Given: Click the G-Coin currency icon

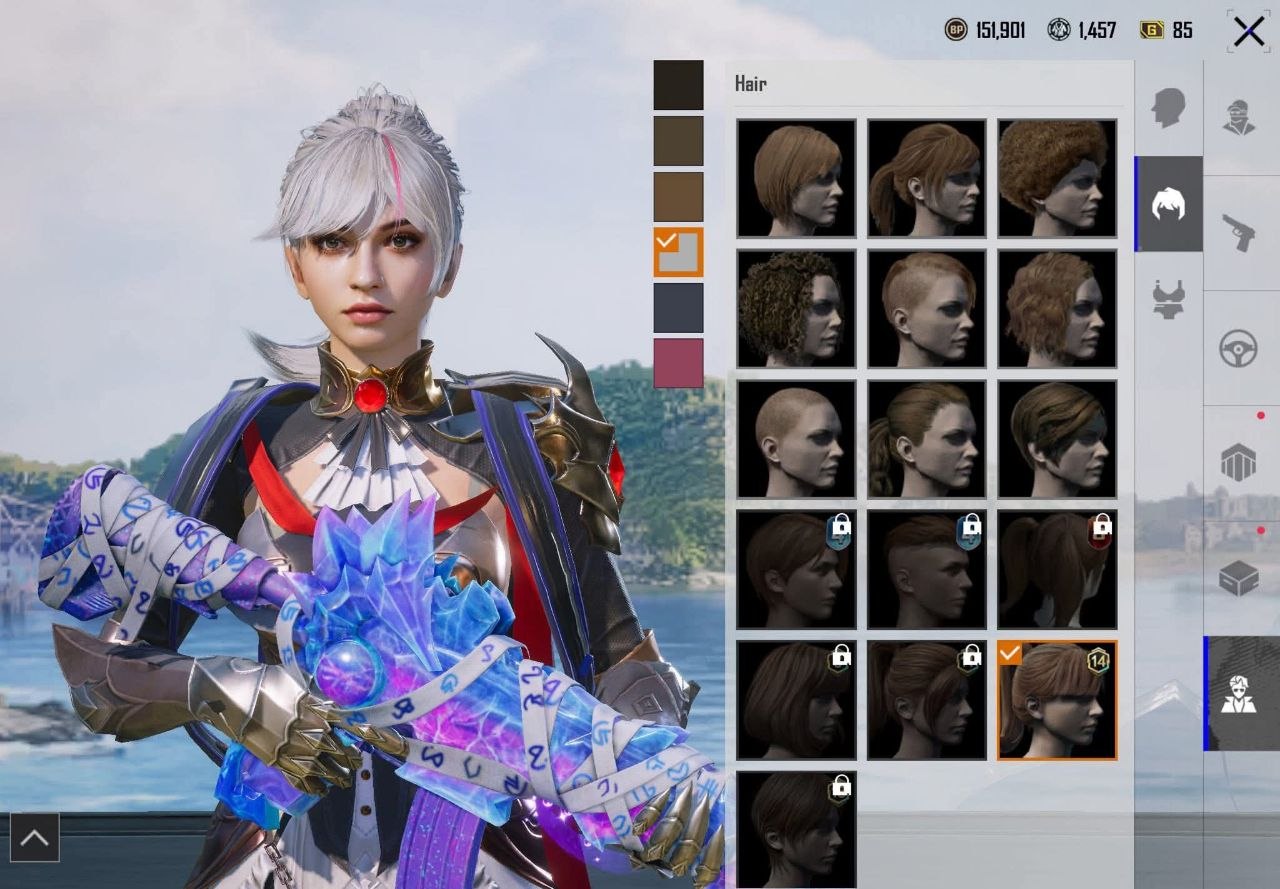Looking at the screenshot, I should tap(1152, 30).
